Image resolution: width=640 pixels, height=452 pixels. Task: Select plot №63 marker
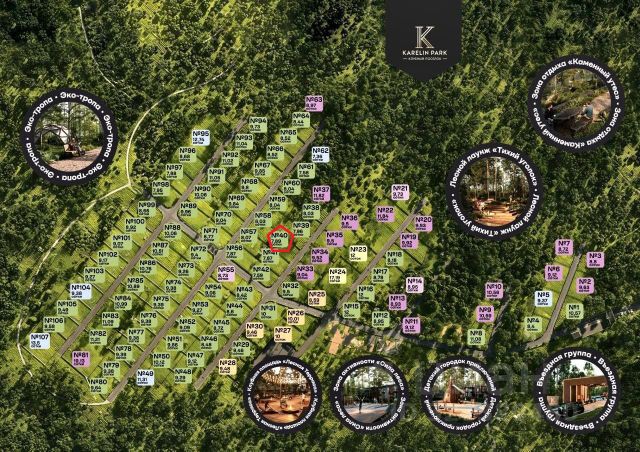point(313,103)
